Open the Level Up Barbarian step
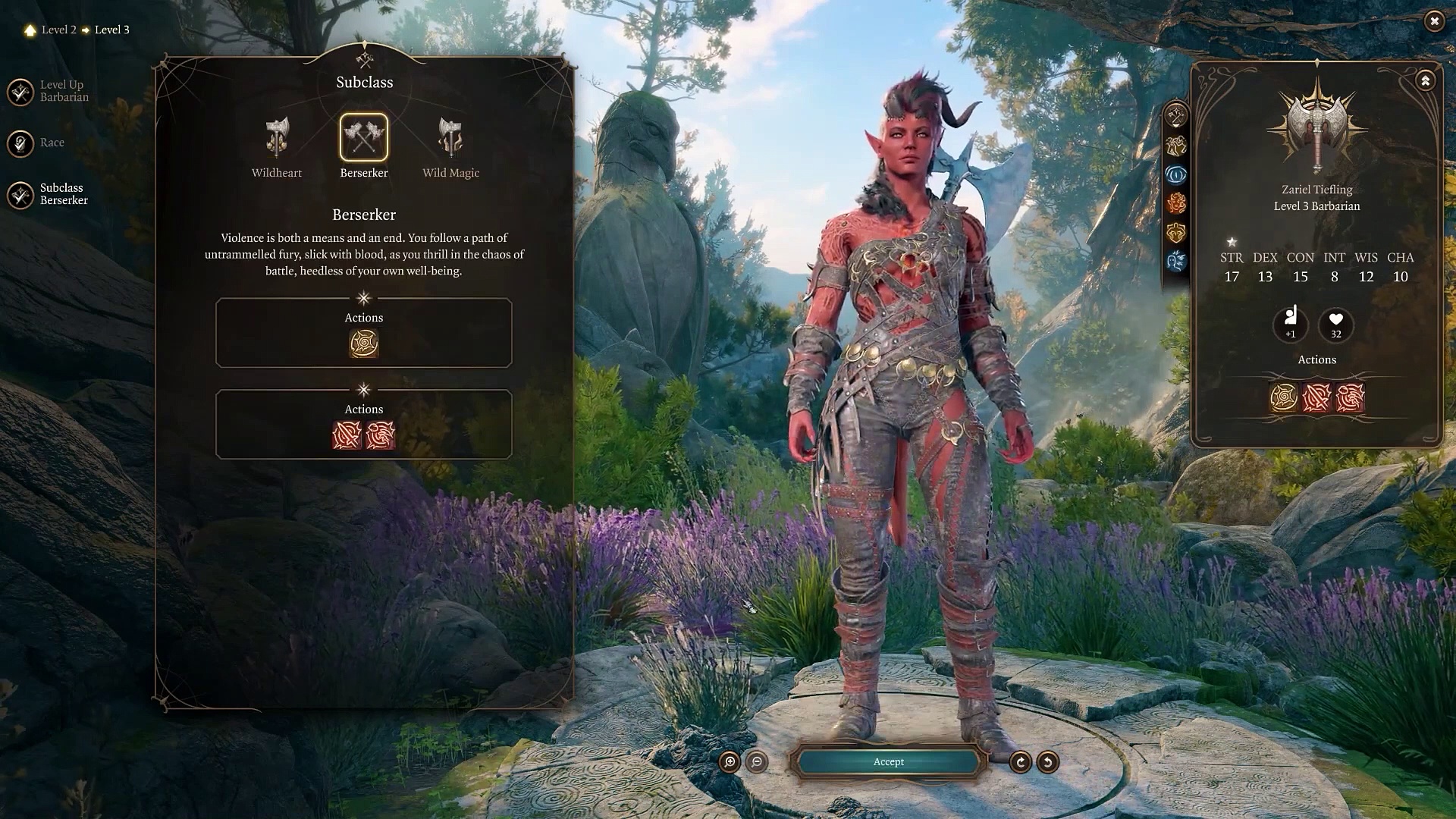The width and height of the screenshot is (1456, 819). [x=21, y=92]
